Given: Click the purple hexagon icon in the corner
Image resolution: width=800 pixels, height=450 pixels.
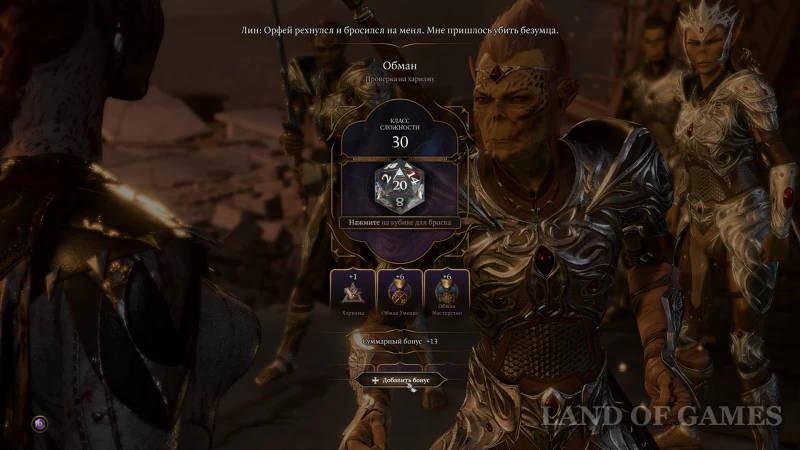Looking at the screenshot, I should click(39, 424).
